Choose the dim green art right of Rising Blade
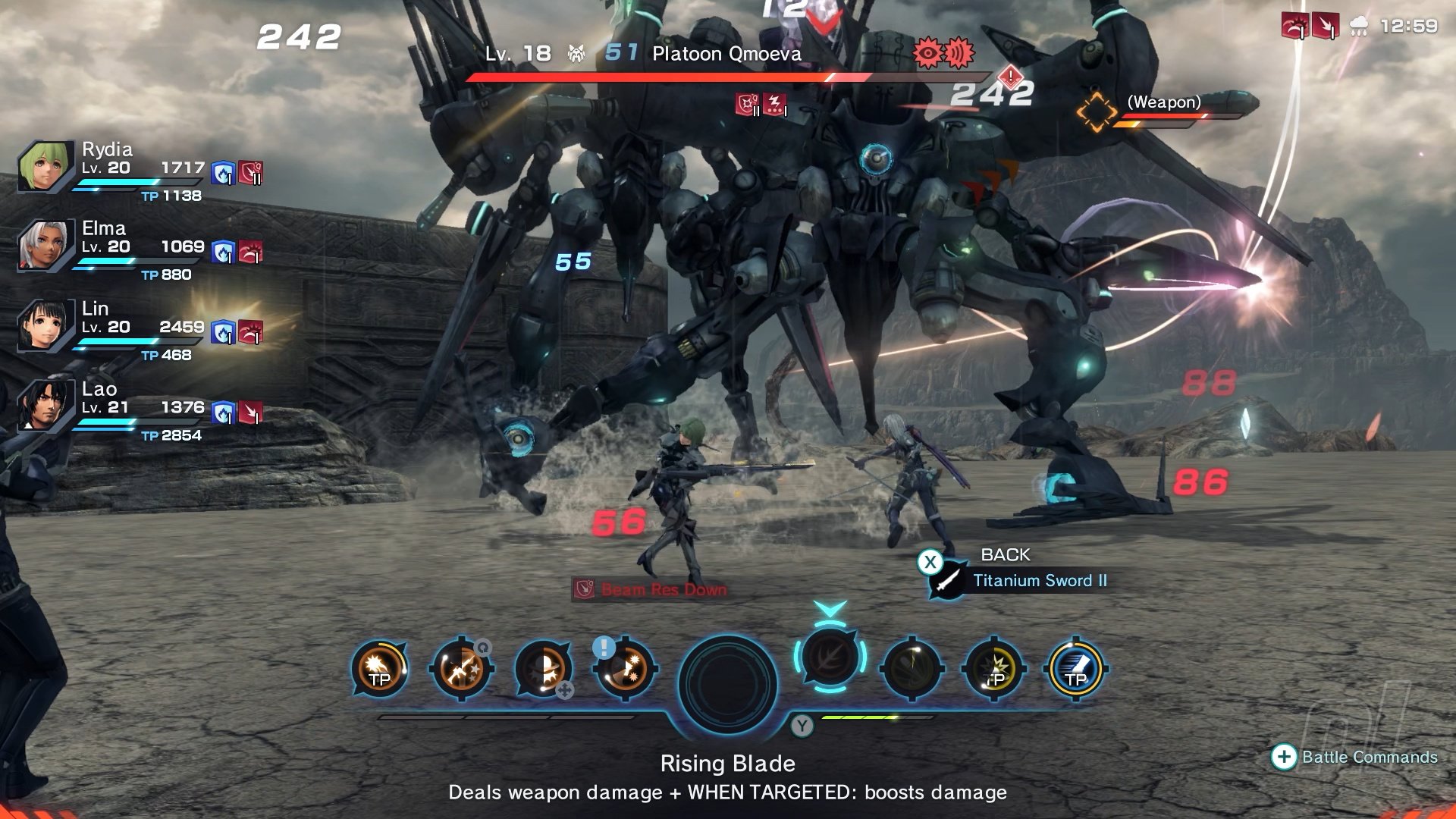This screenshot has width=1456, height=819. 912,669
